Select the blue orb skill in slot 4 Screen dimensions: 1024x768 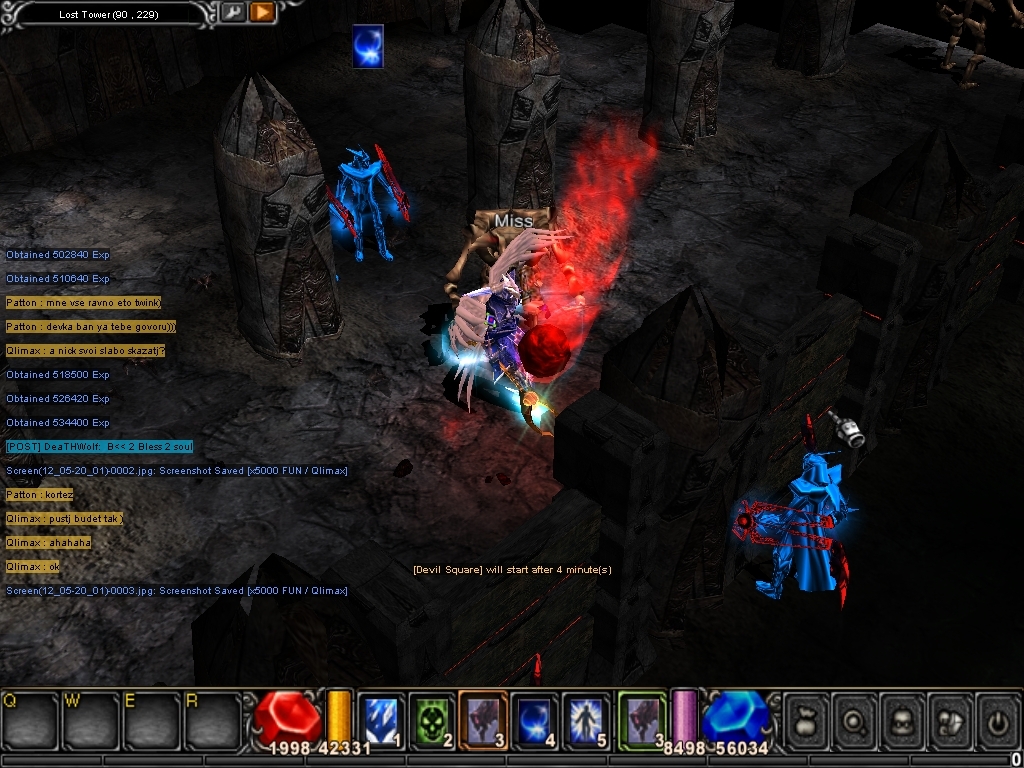coord(535,719)
